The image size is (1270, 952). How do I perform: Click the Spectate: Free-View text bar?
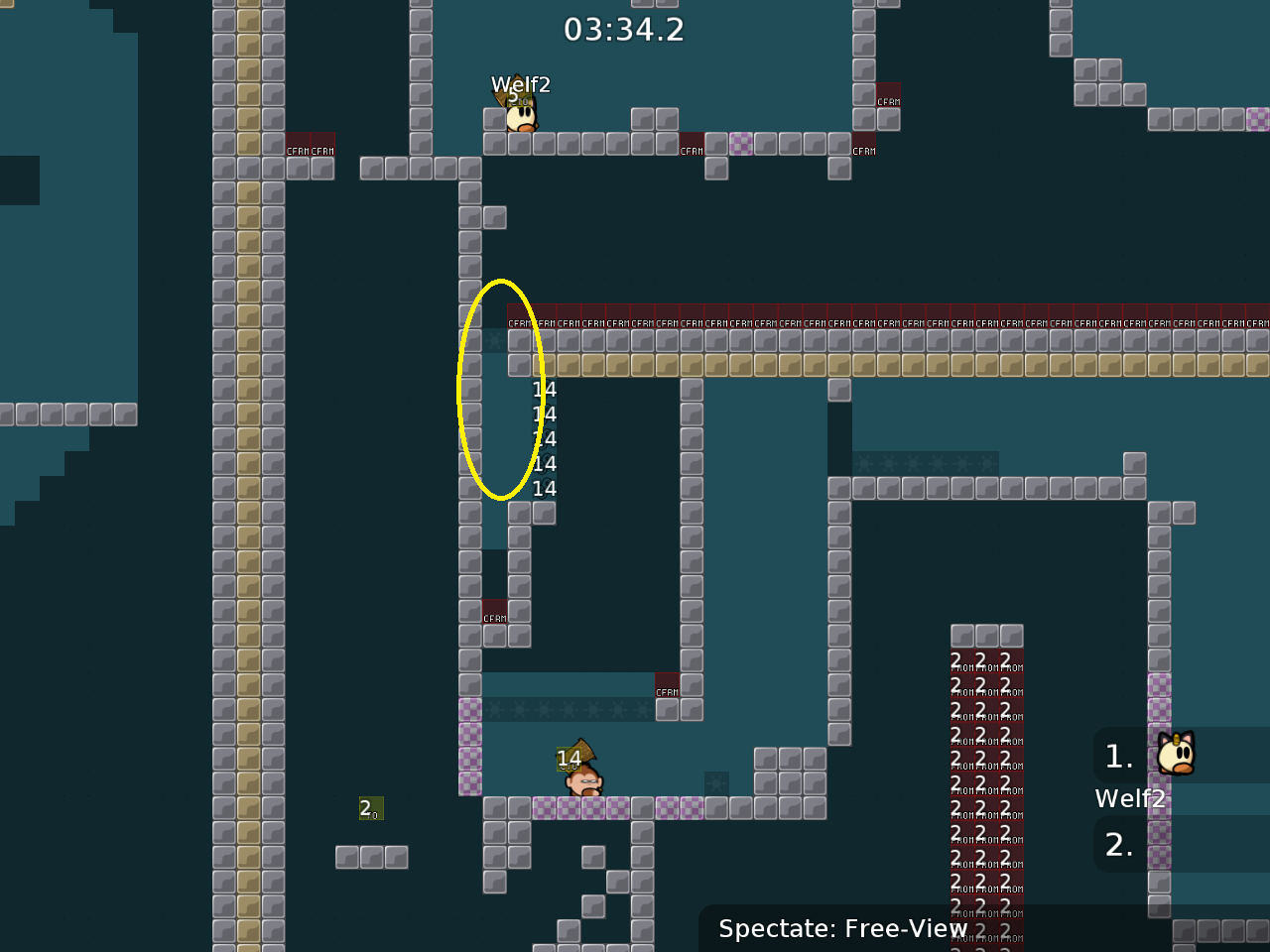(842, 928)
